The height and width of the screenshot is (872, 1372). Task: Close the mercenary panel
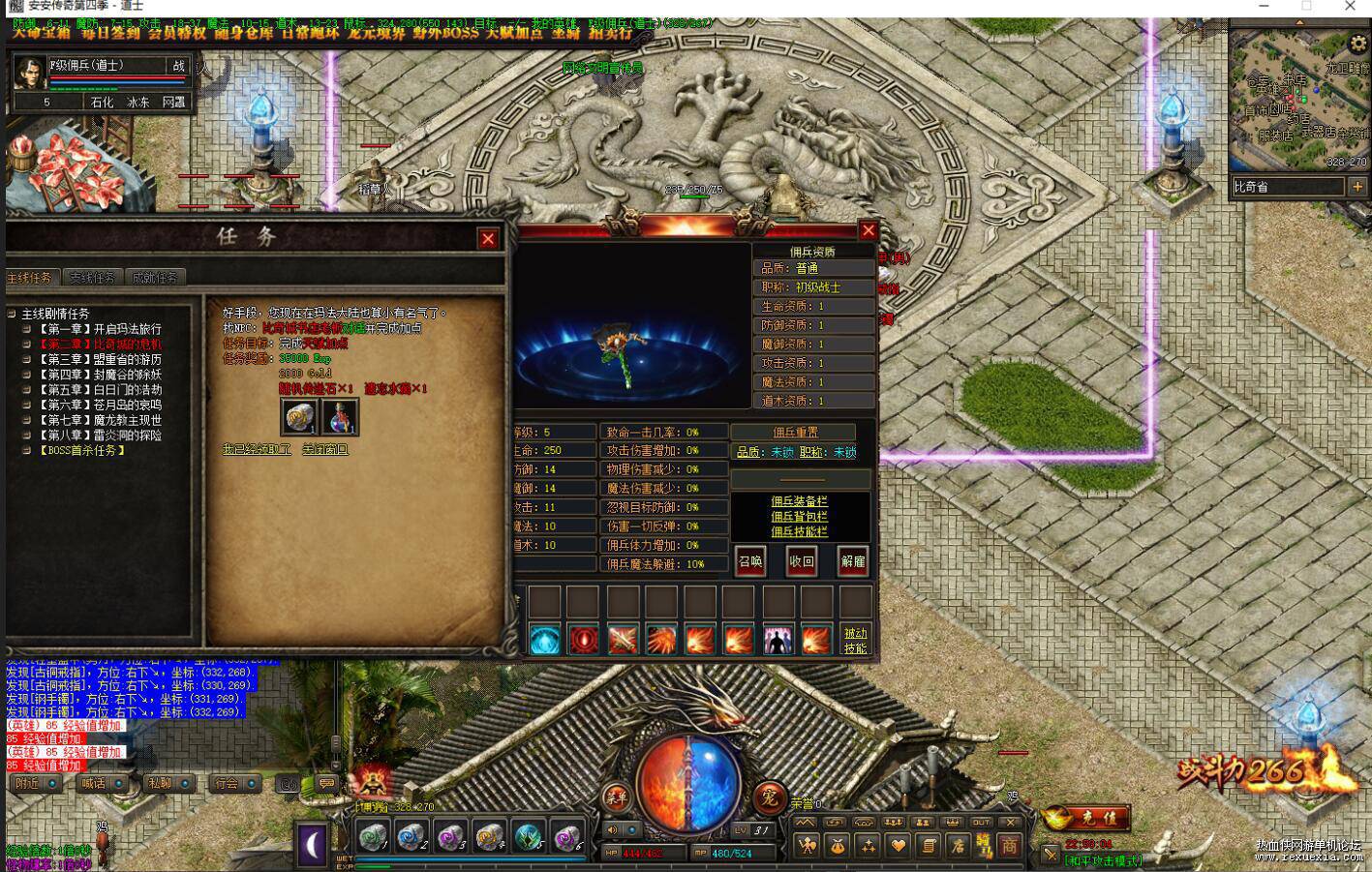tap(868, 230)
